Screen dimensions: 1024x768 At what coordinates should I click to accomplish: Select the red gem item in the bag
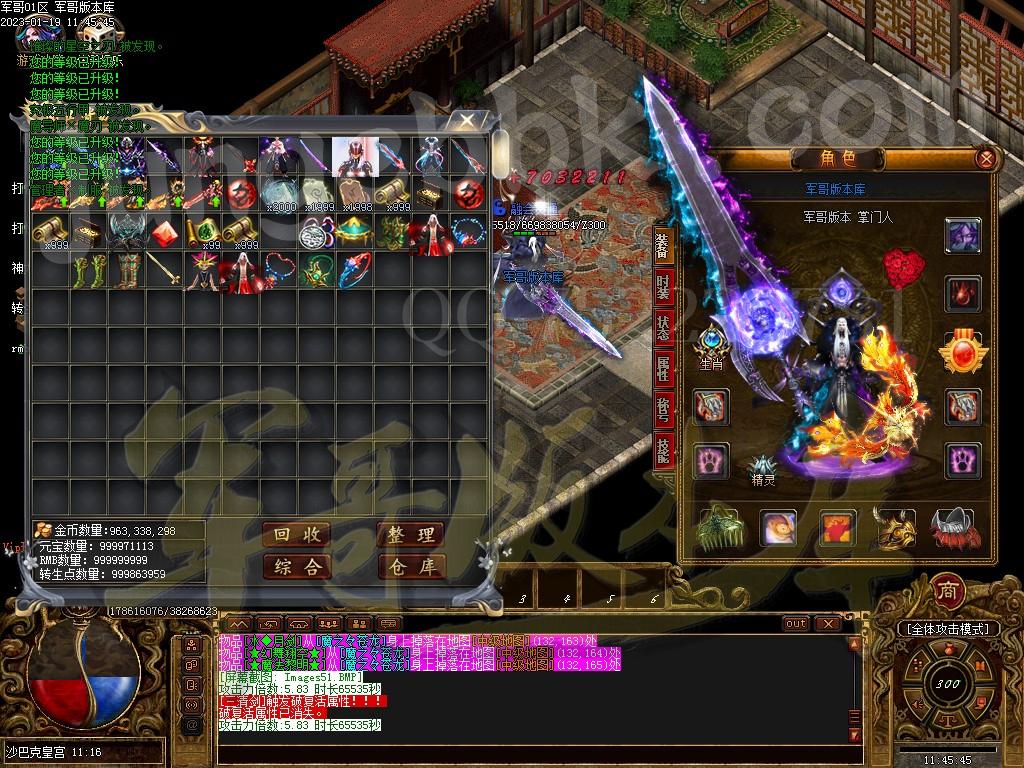pos(165,232)
